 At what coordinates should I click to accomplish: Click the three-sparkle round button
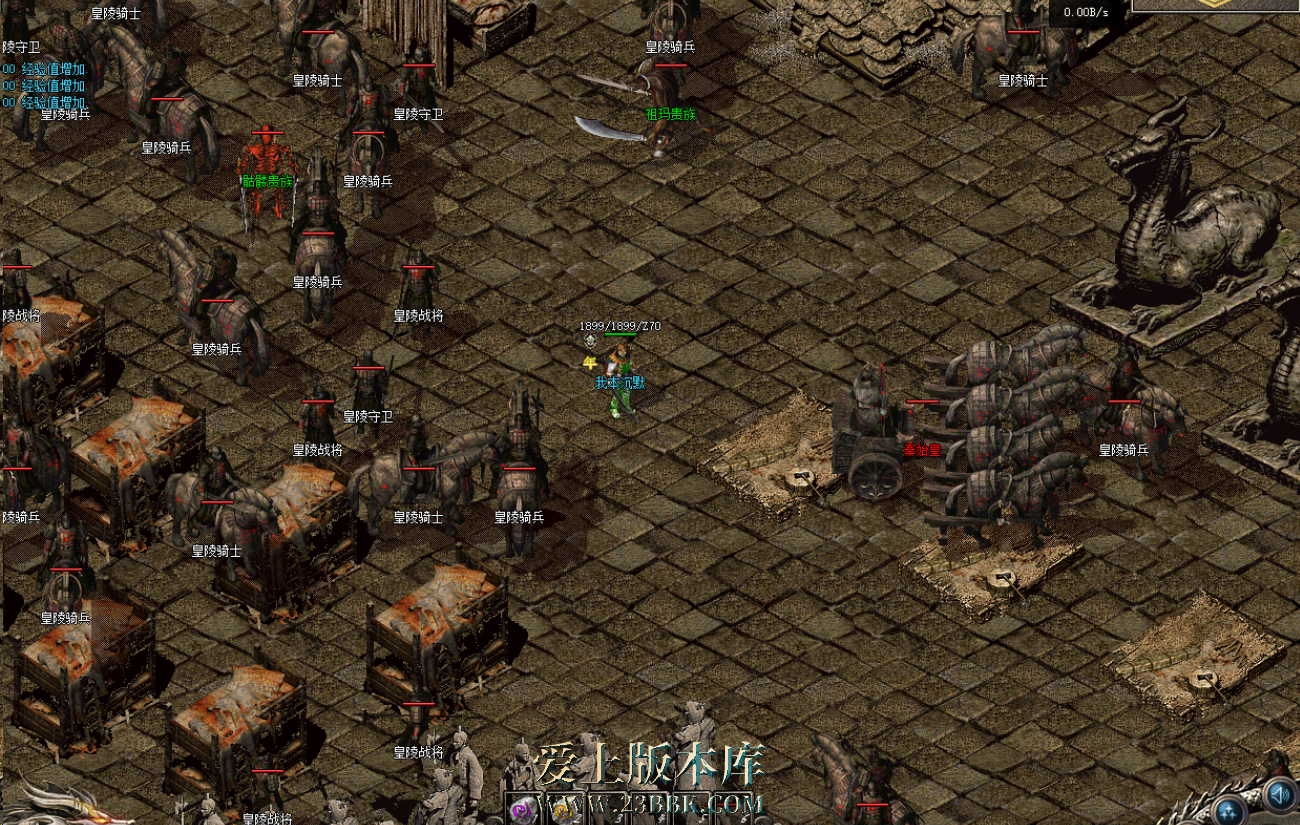pos(1229,810)
